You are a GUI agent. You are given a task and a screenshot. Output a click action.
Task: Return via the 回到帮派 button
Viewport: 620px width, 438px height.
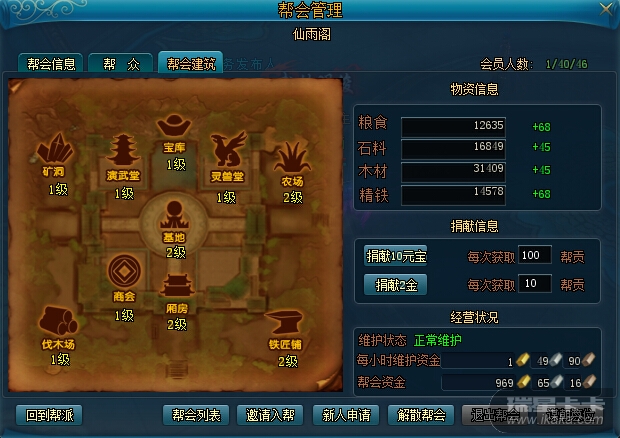(x=50, y=414)
